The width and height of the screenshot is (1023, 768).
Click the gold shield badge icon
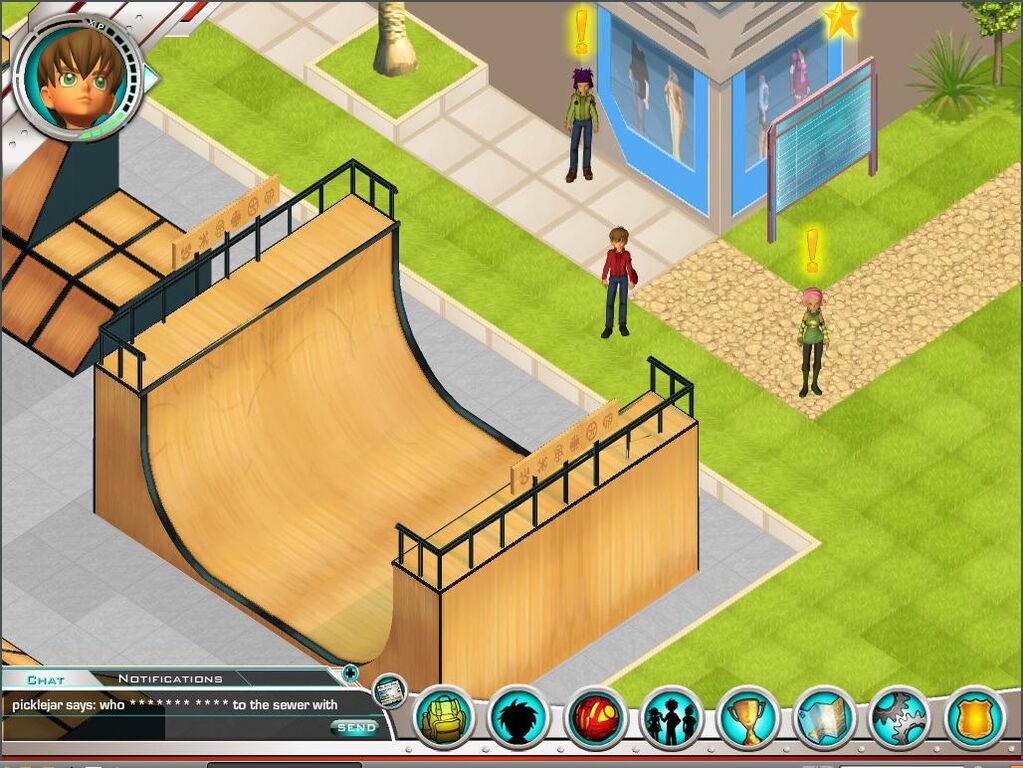[975, 717]
